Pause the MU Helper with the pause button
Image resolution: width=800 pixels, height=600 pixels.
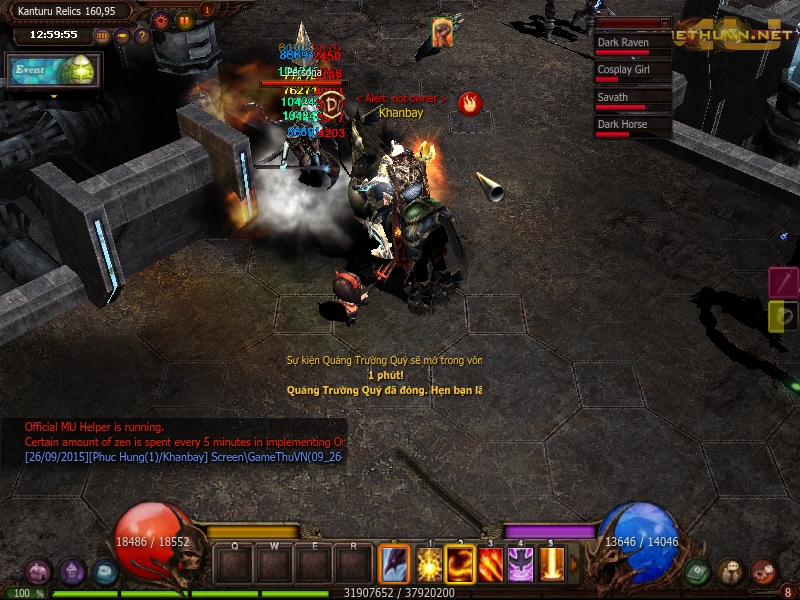[184, 20]
